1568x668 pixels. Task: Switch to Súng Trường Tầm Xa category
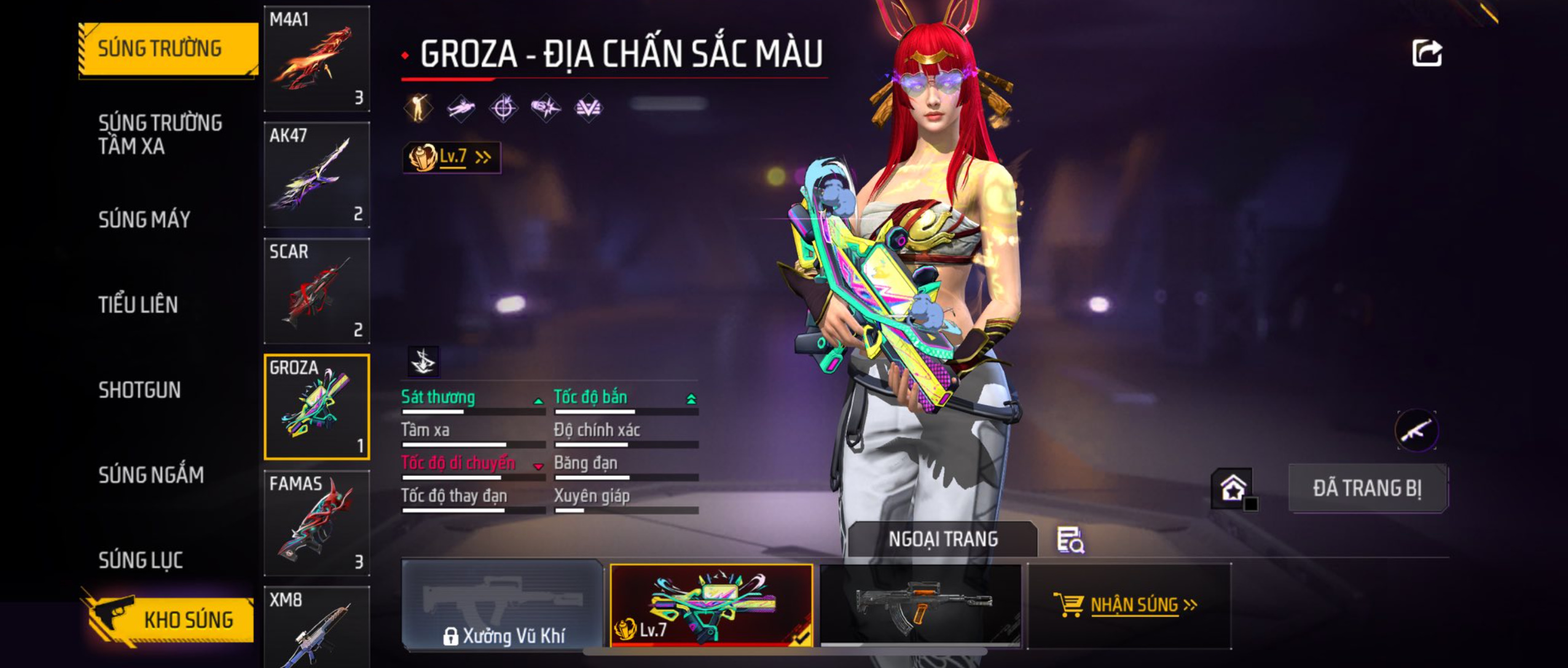point(160,135)
